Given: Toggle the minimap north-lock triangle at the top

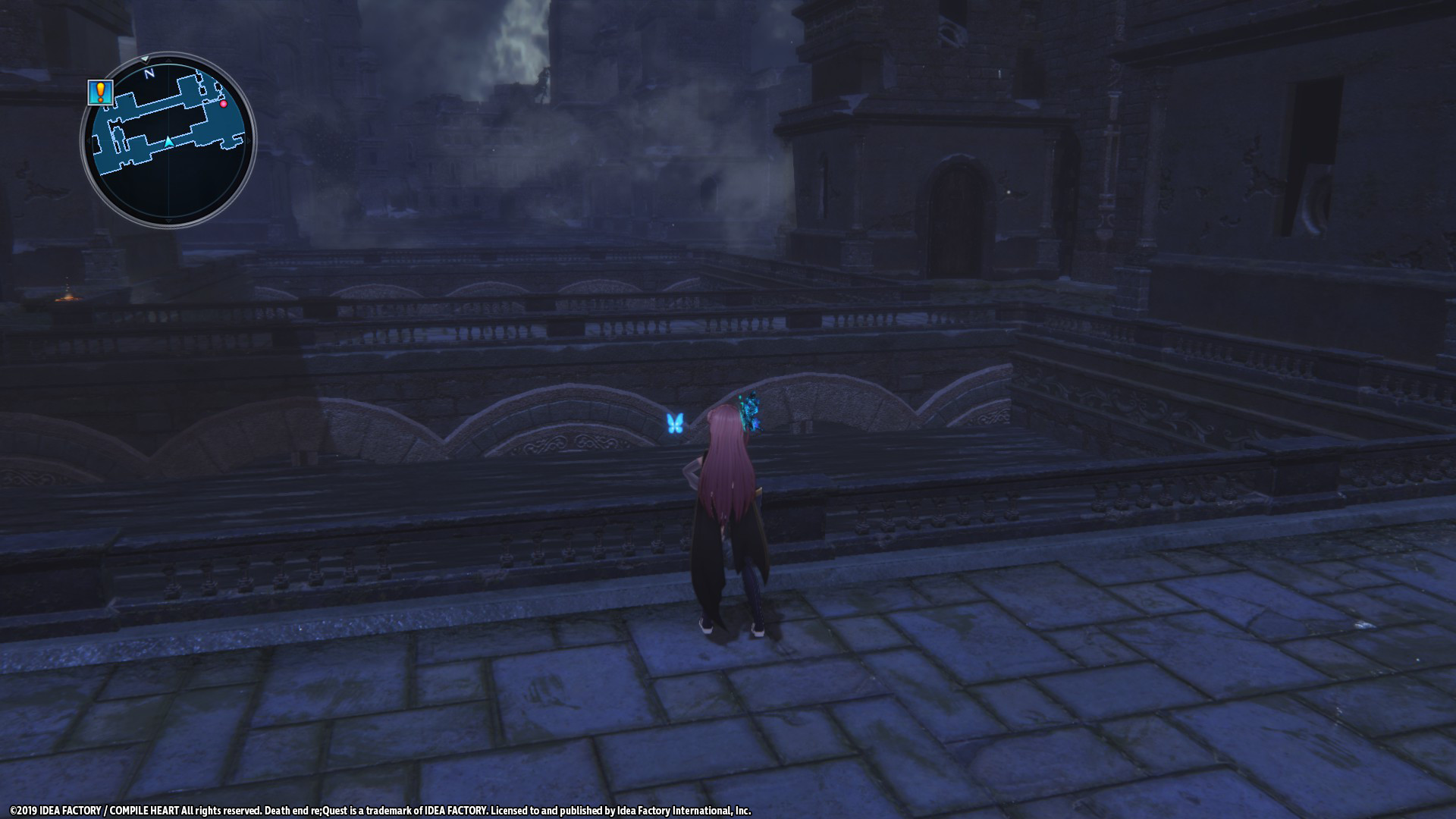Looking at the screenshot, I should click(145, 59).
